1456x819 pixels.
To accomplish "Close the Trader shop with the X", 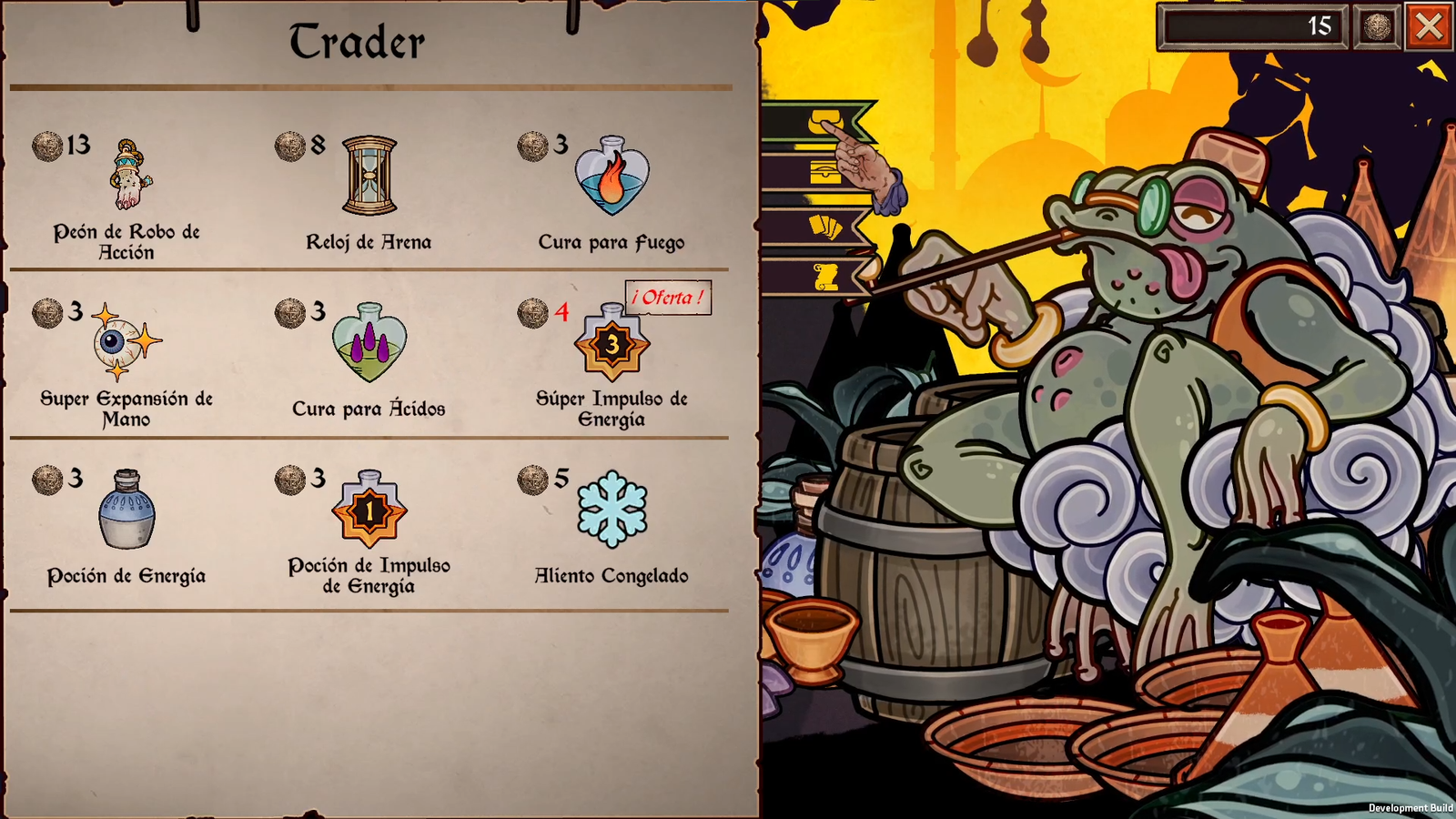I will click(x=1428, y=26).
